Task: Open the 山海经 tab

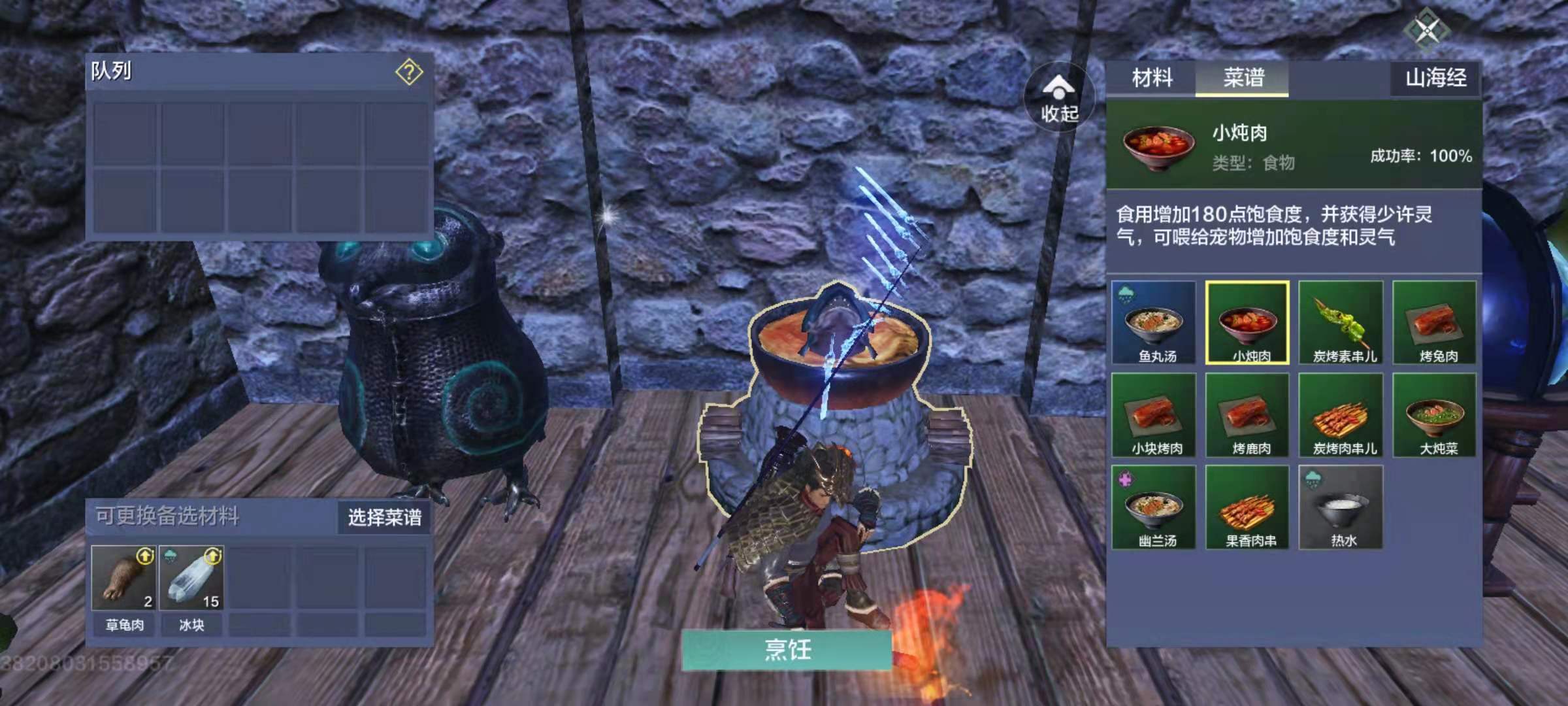Action: point(1435,78)
